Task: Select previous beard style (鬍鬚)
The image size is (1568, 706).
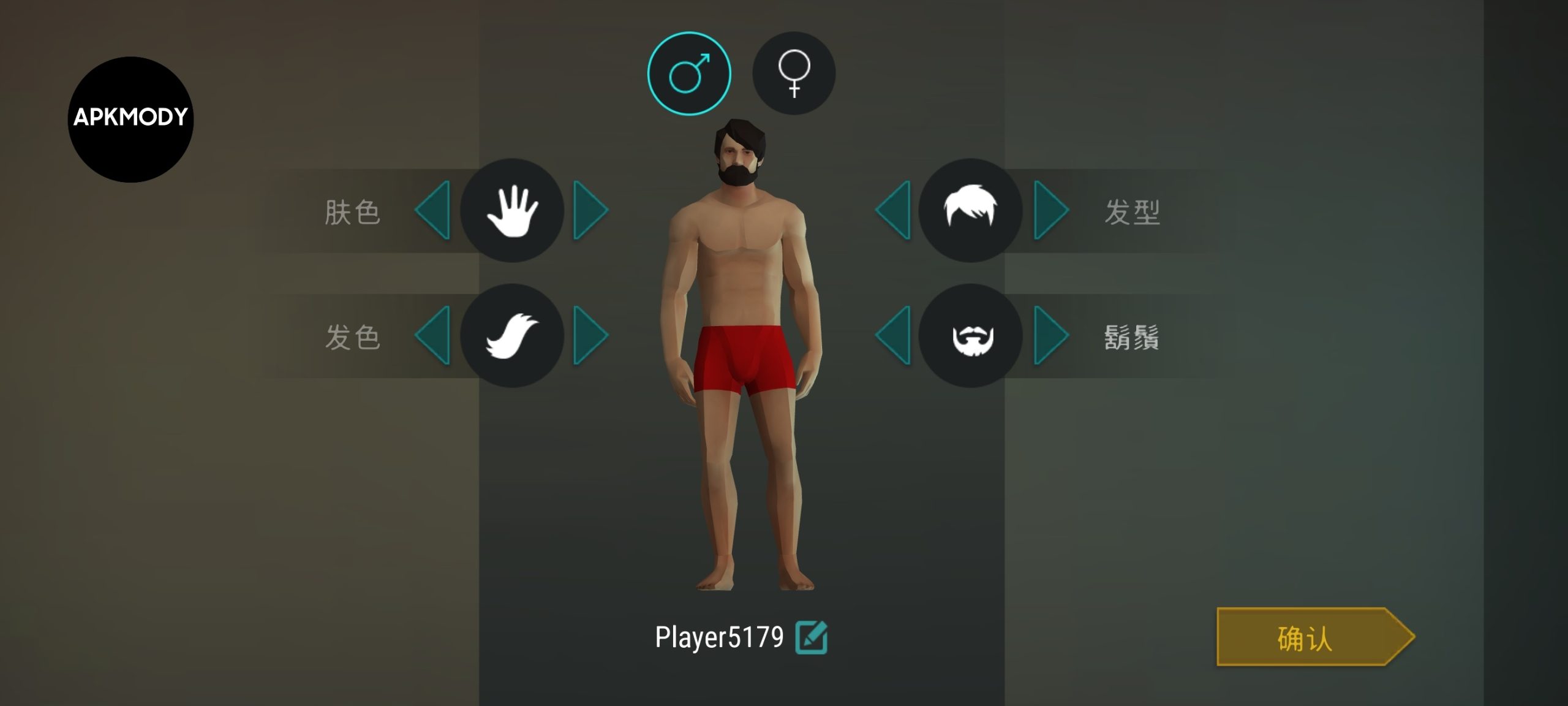Action: [x=894, y=335]
